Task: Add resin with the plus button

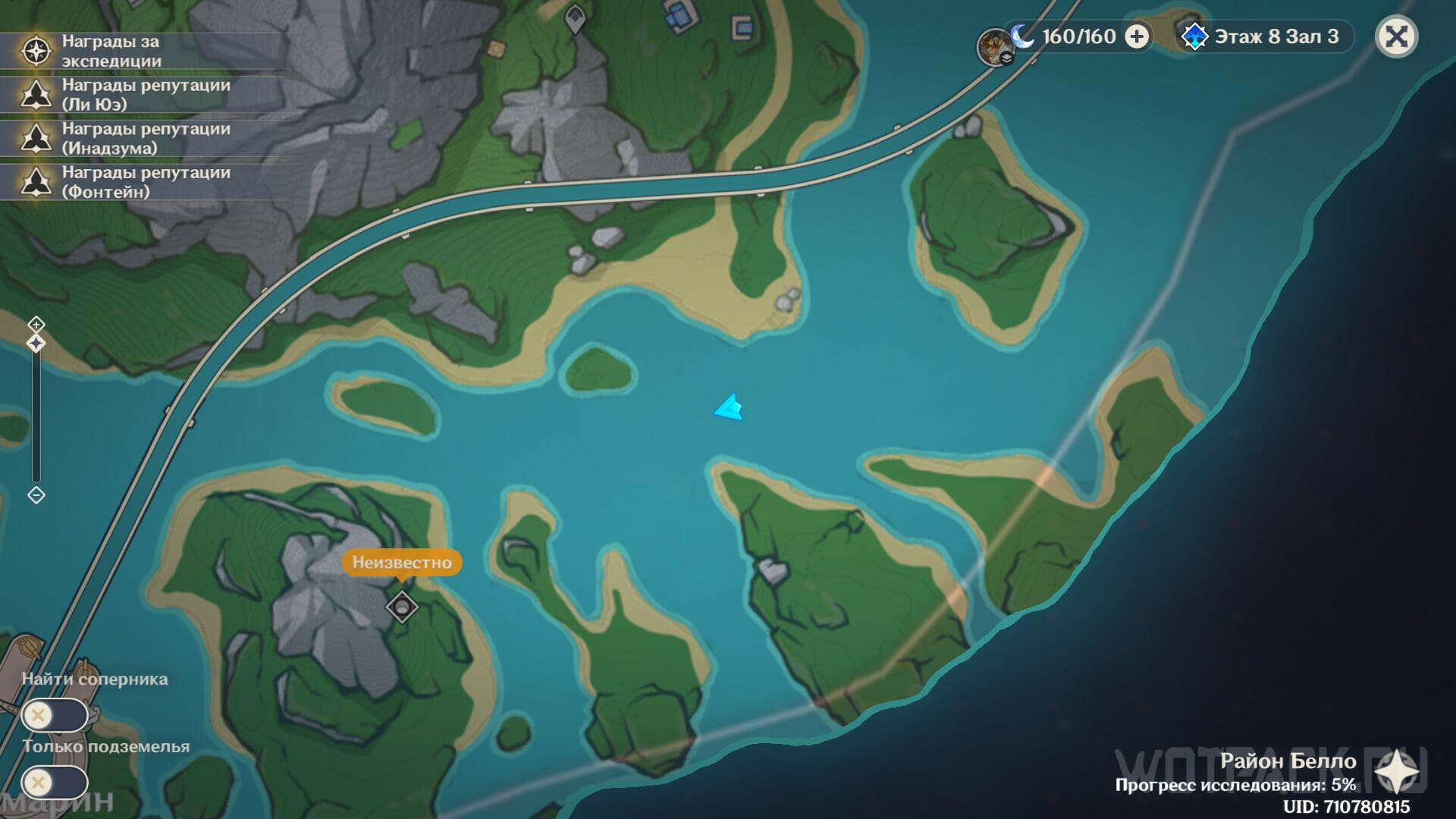Action: [x=1136, y=36]
